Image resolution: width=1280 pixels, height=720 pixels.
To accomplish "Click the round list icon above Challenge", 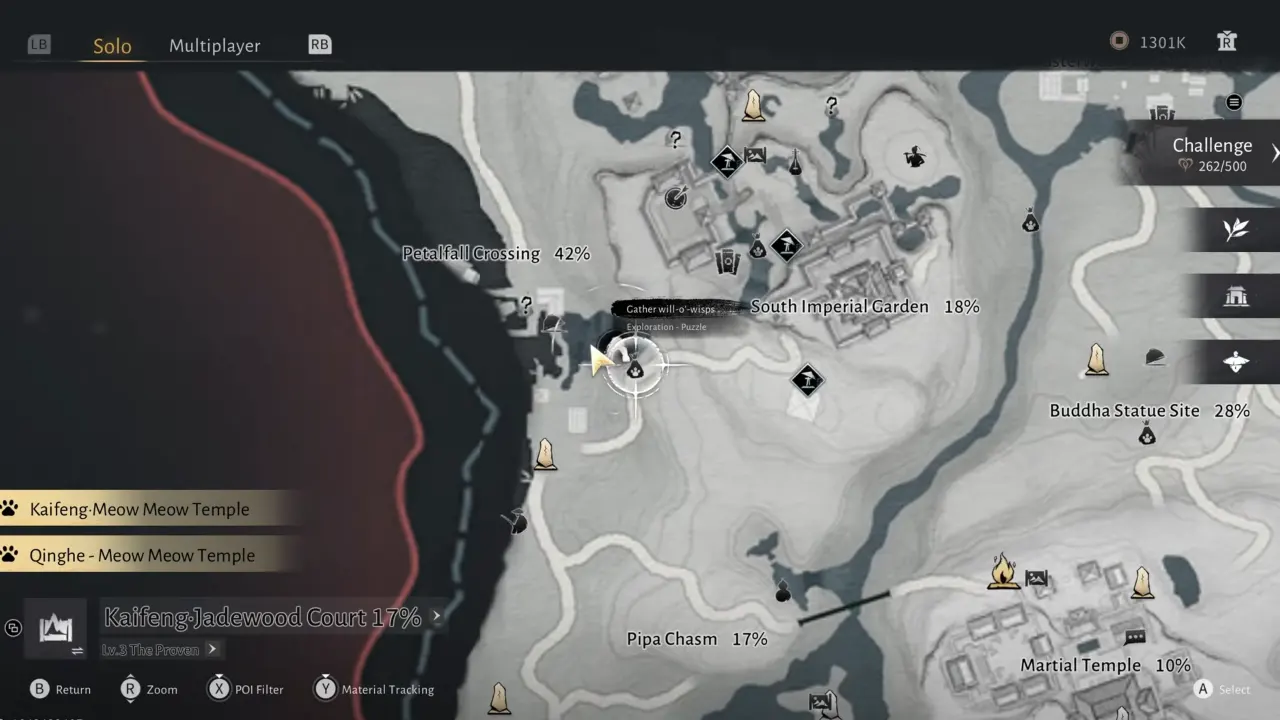I will 1234,102.
